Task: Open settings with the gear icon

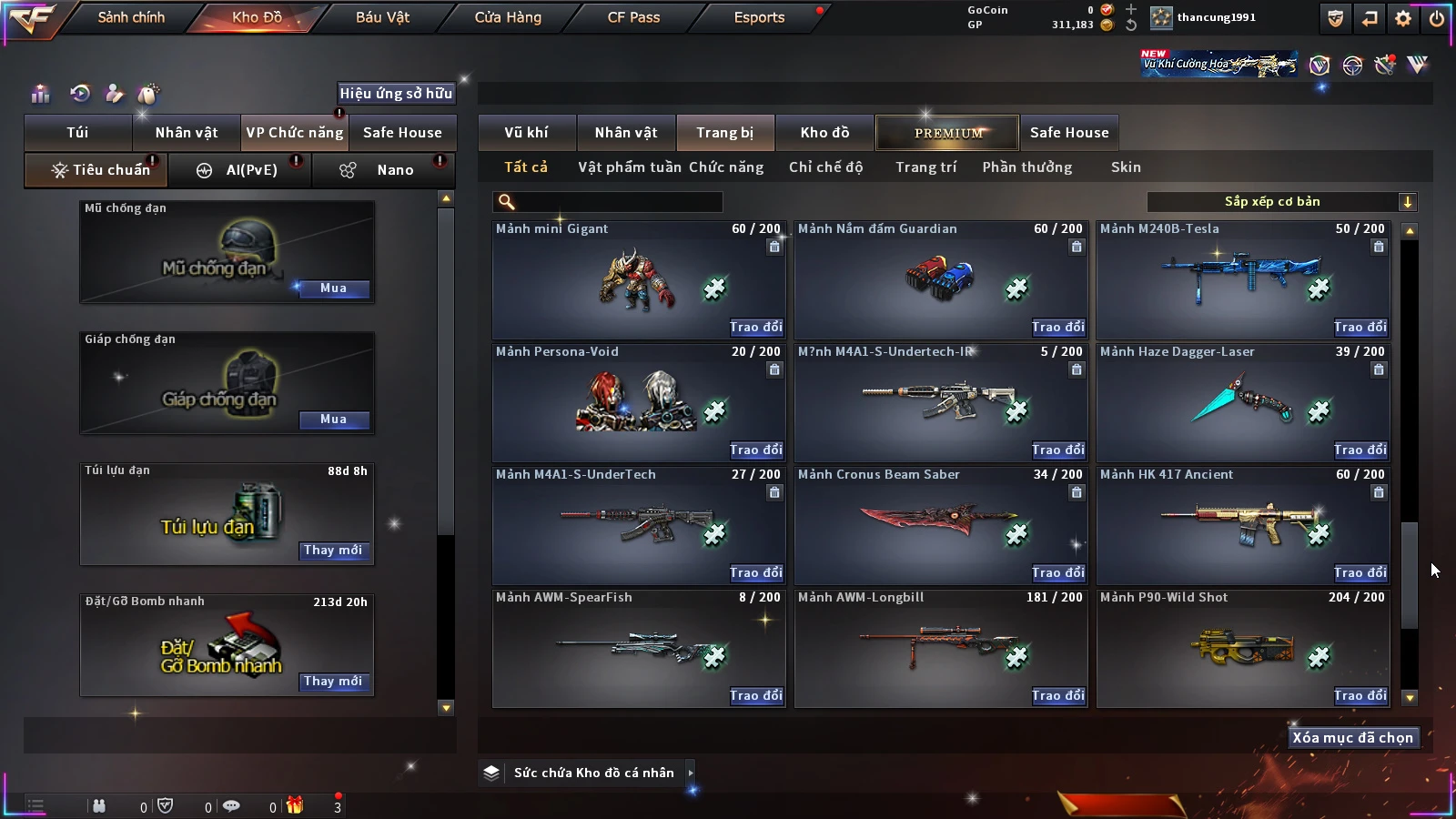Action: click(1403, 18)
